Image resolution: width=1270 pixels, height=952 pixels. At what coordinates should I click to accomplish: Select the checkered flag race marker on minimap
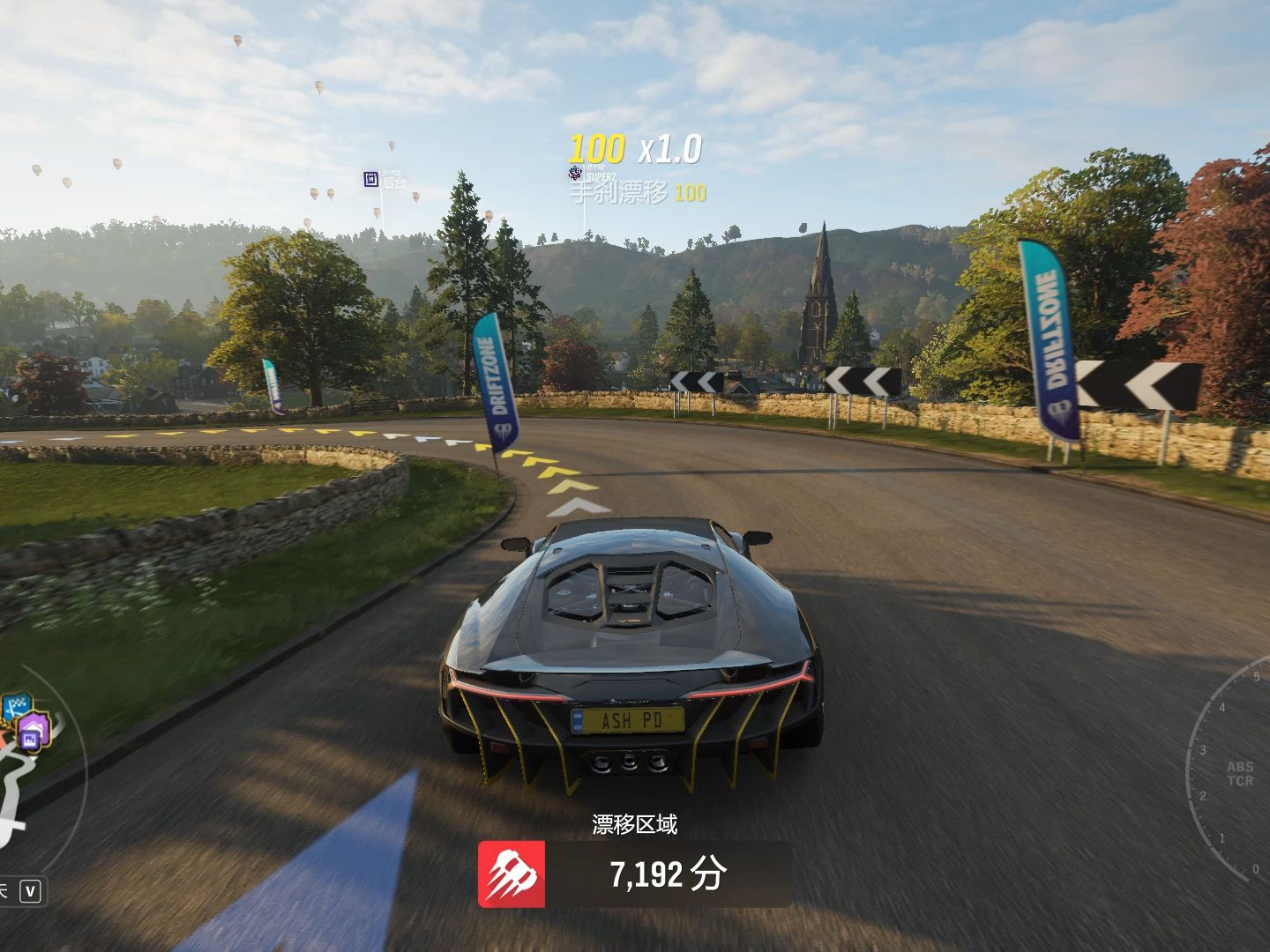coord(17,709)
